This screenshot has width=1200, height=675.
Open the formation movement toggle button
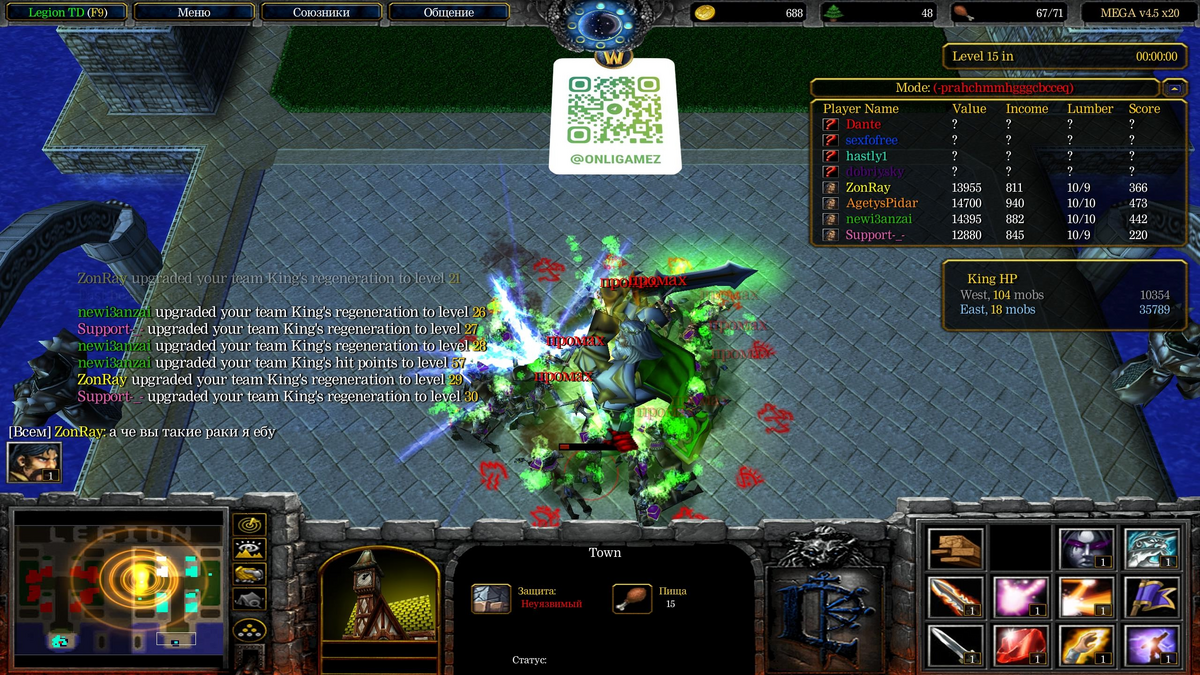pyautogui.click(x=249, y=629)
